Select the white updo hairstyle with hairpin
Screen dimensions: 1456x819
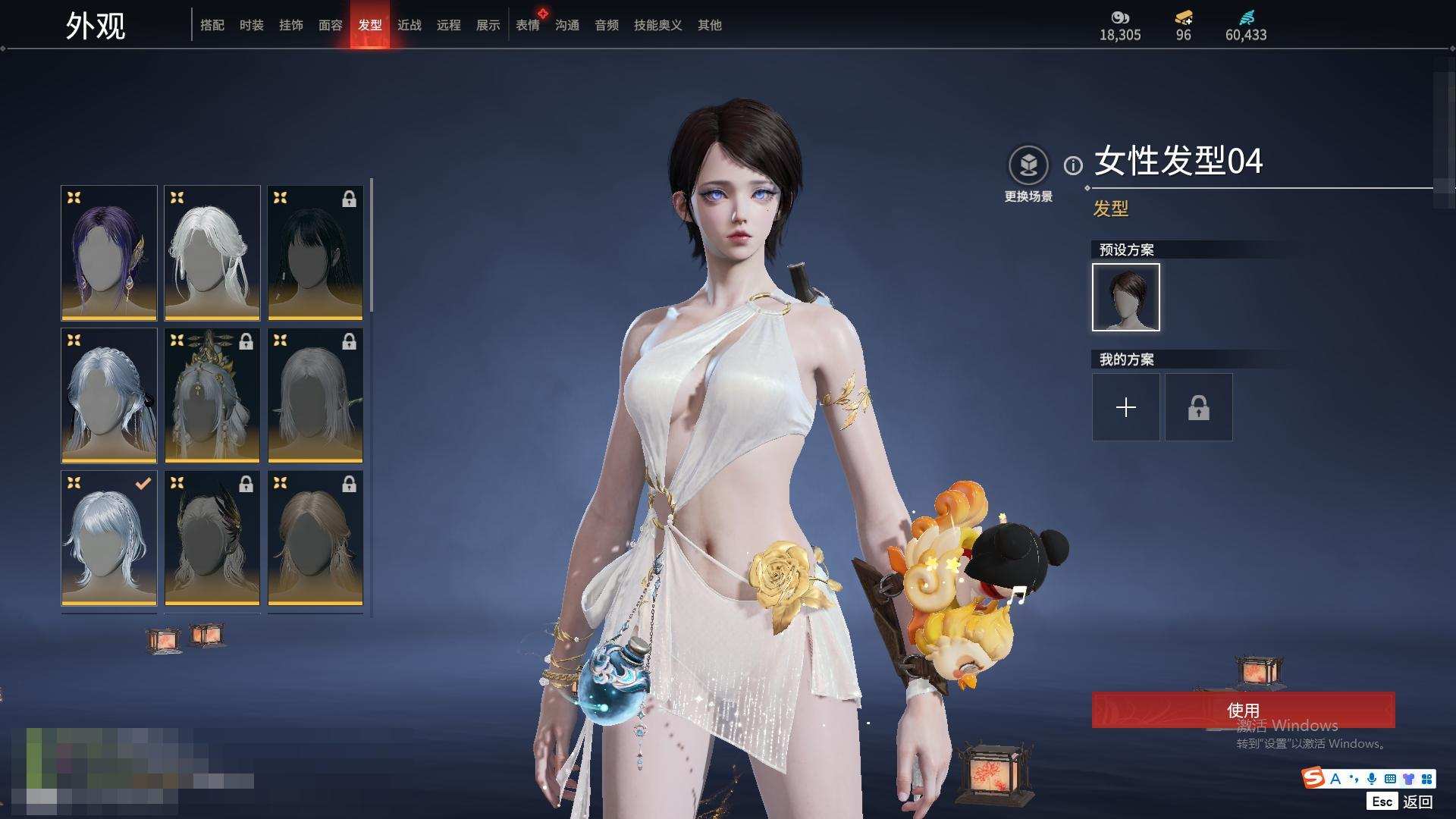212,253
